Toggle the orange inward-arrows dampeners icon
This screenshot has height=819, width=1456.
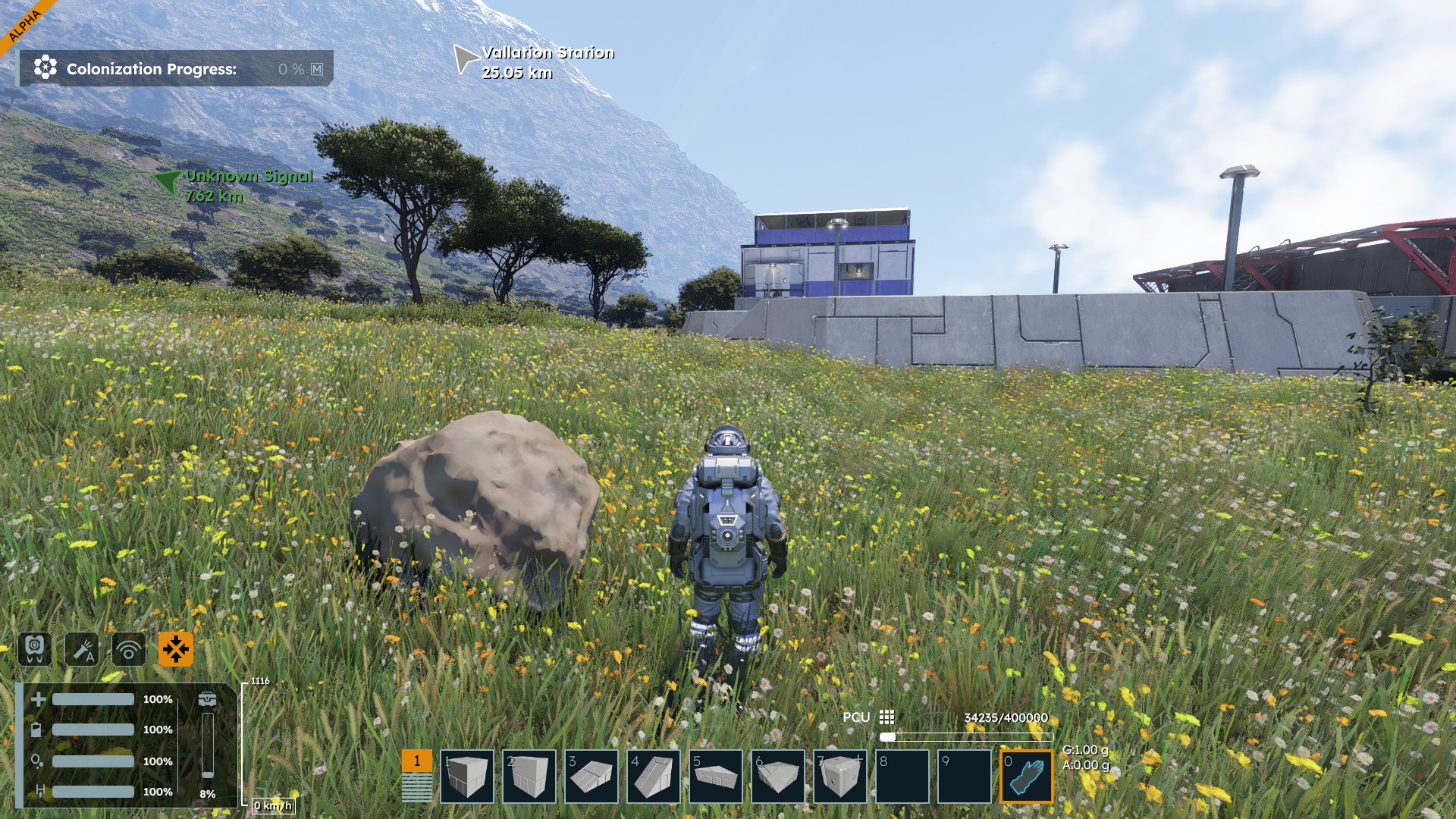(x=176, y=649)
